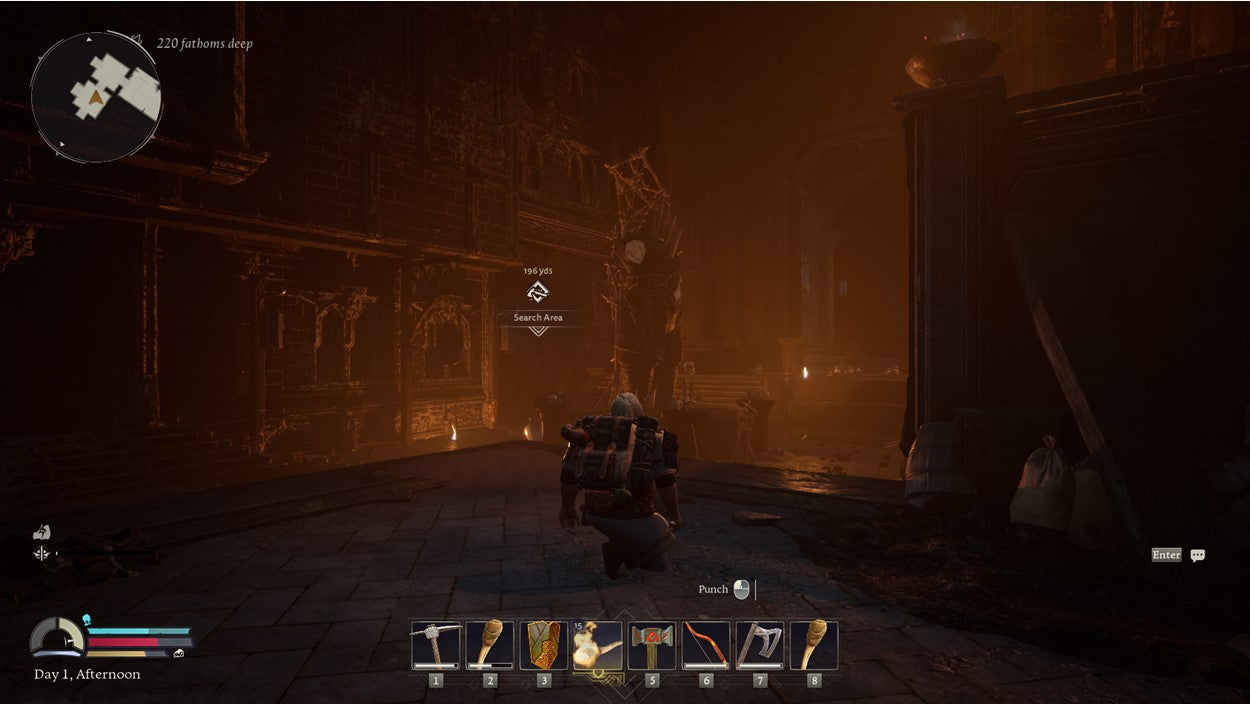Image resolution: width=1250 pixels, height=704 pixels.
Task: Select the ornate shield hotbar slot
Action: tap(544, 645)
